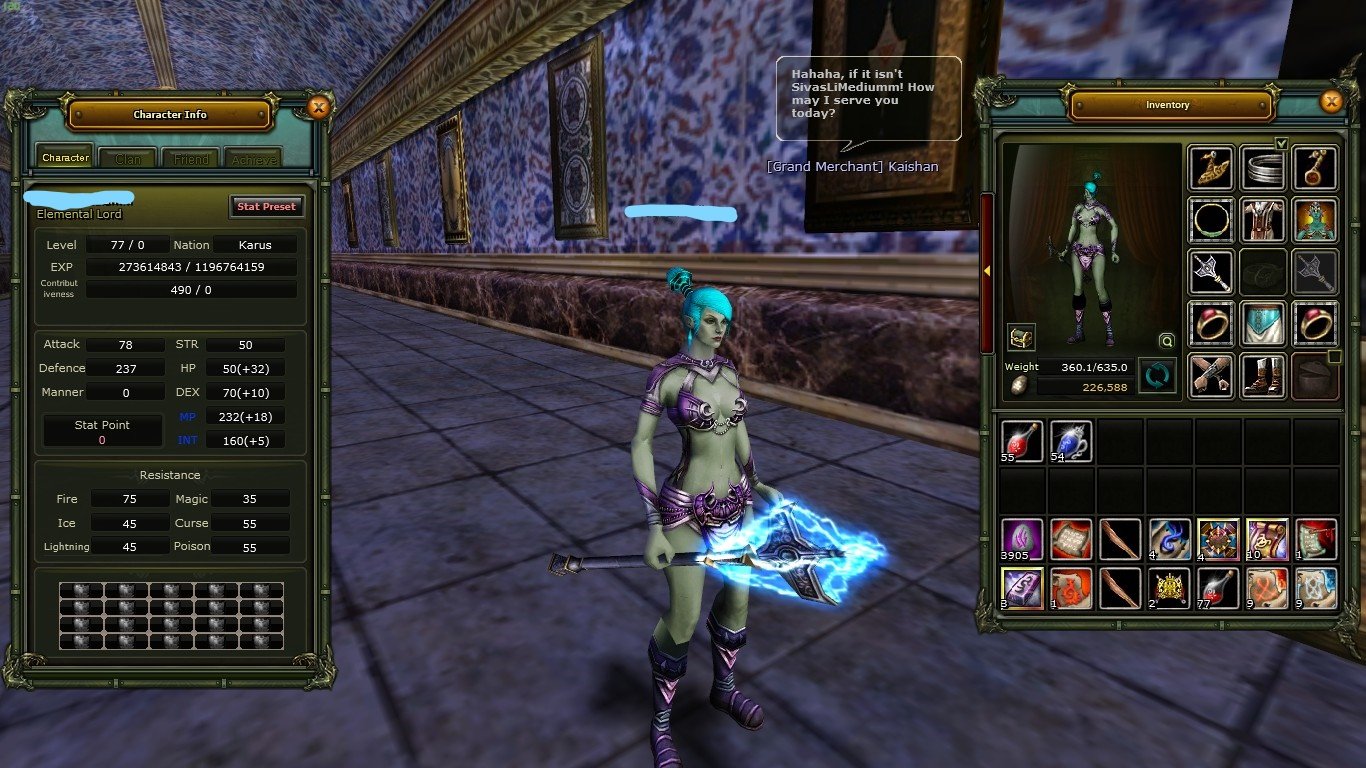Close the Character Info window

[x=318, y=107]
